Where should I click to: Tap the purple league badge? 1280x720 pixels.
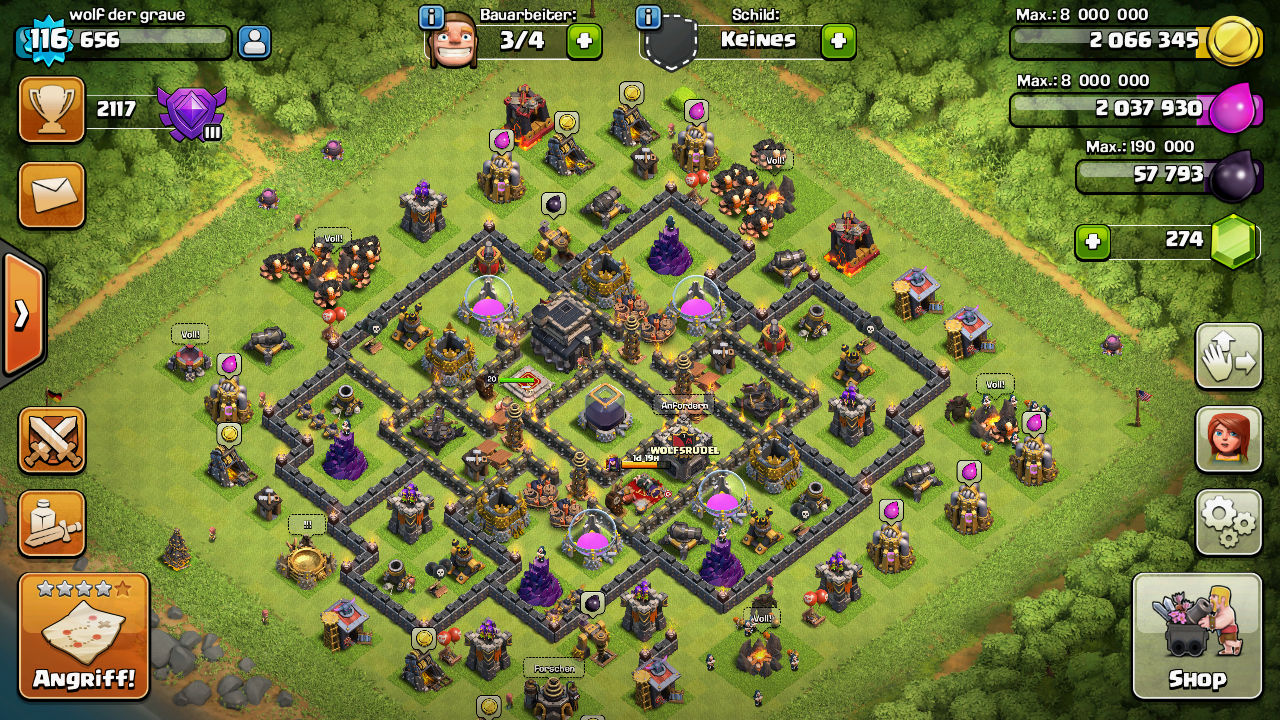[192, 112]
